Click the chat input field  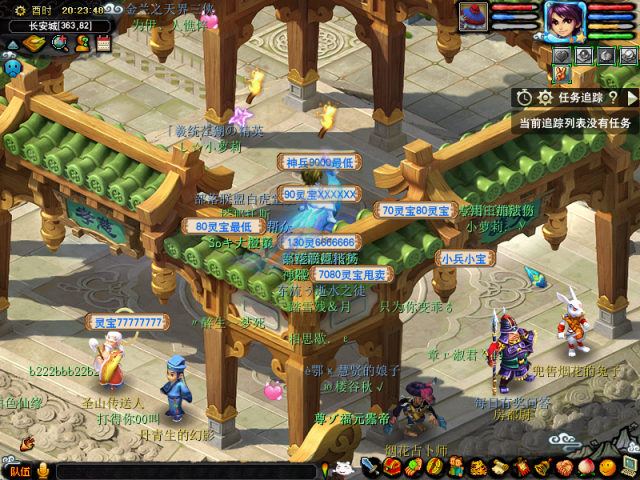click(185, 470)
